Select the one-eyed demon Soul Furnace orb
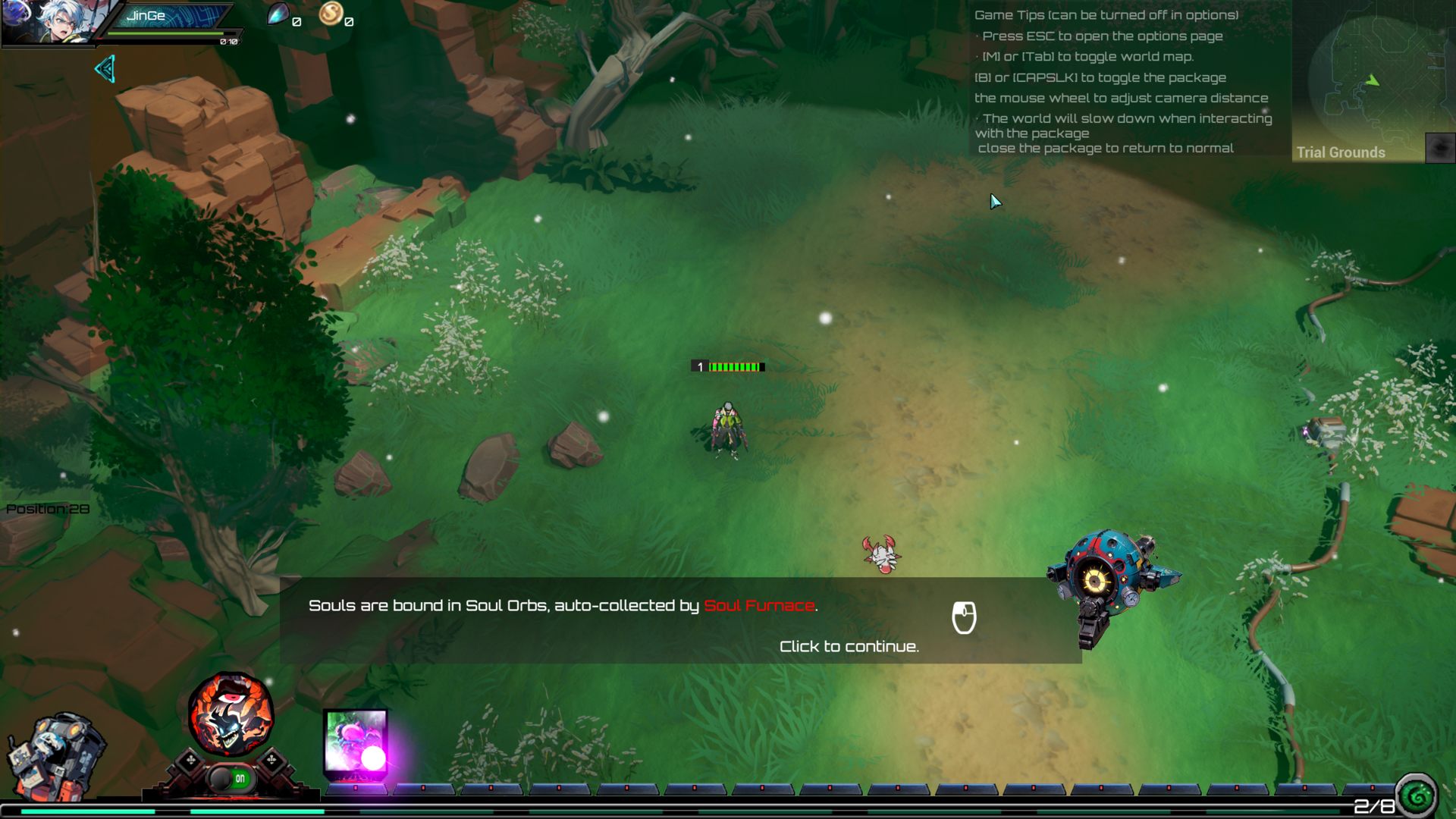The height and width of the screenshot is (819, 1456). coord(231,714)
